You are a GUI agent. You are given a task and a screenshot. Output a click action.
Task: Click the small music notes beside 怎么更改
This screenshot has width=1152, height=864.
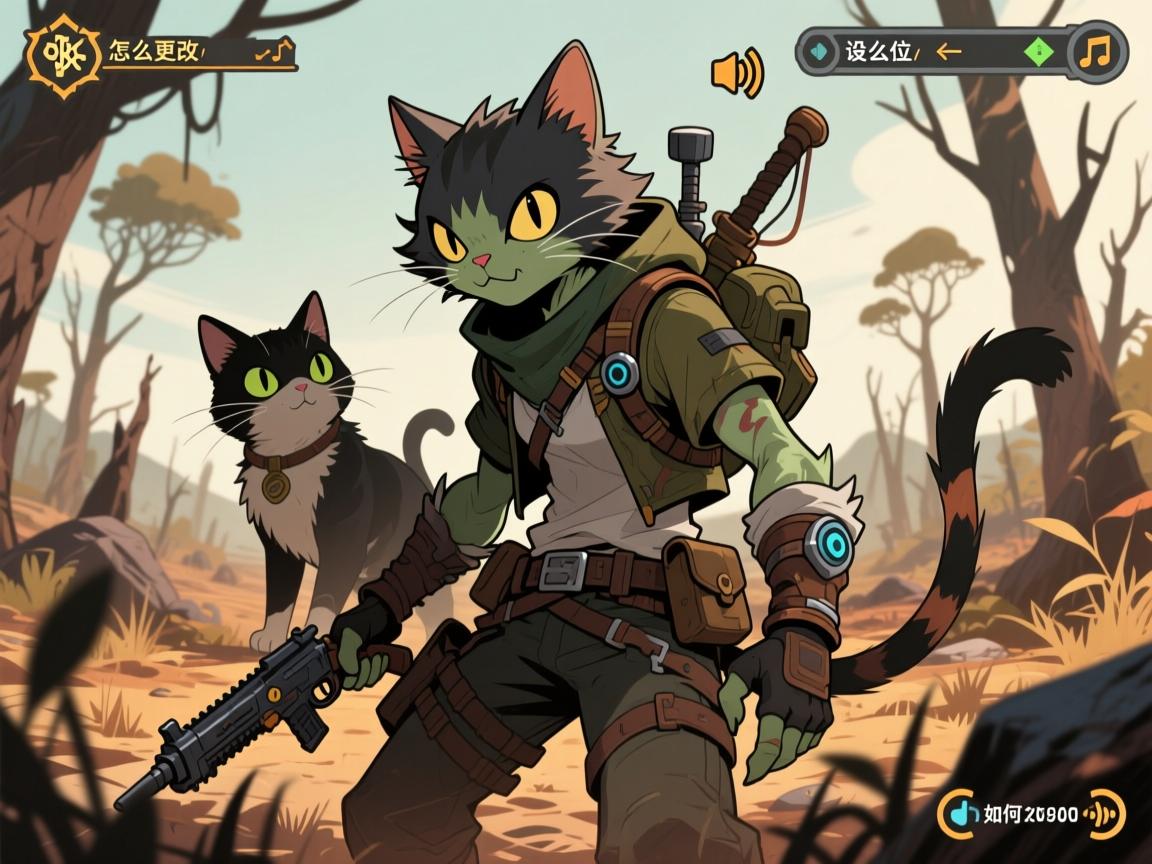tap(274, 52)
